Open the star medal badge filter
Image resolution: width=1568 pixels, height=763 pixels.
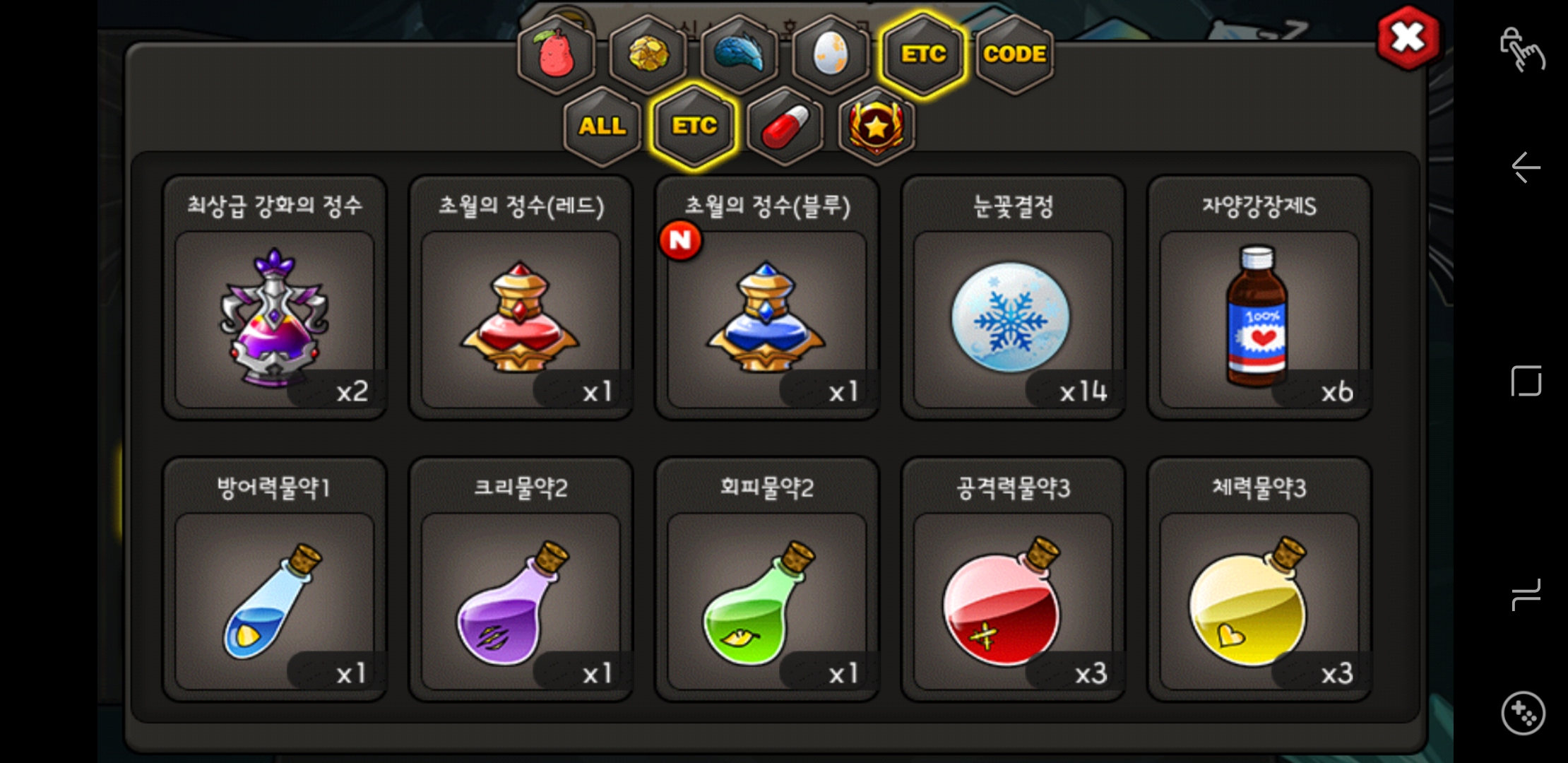click(x=876, y=126)
